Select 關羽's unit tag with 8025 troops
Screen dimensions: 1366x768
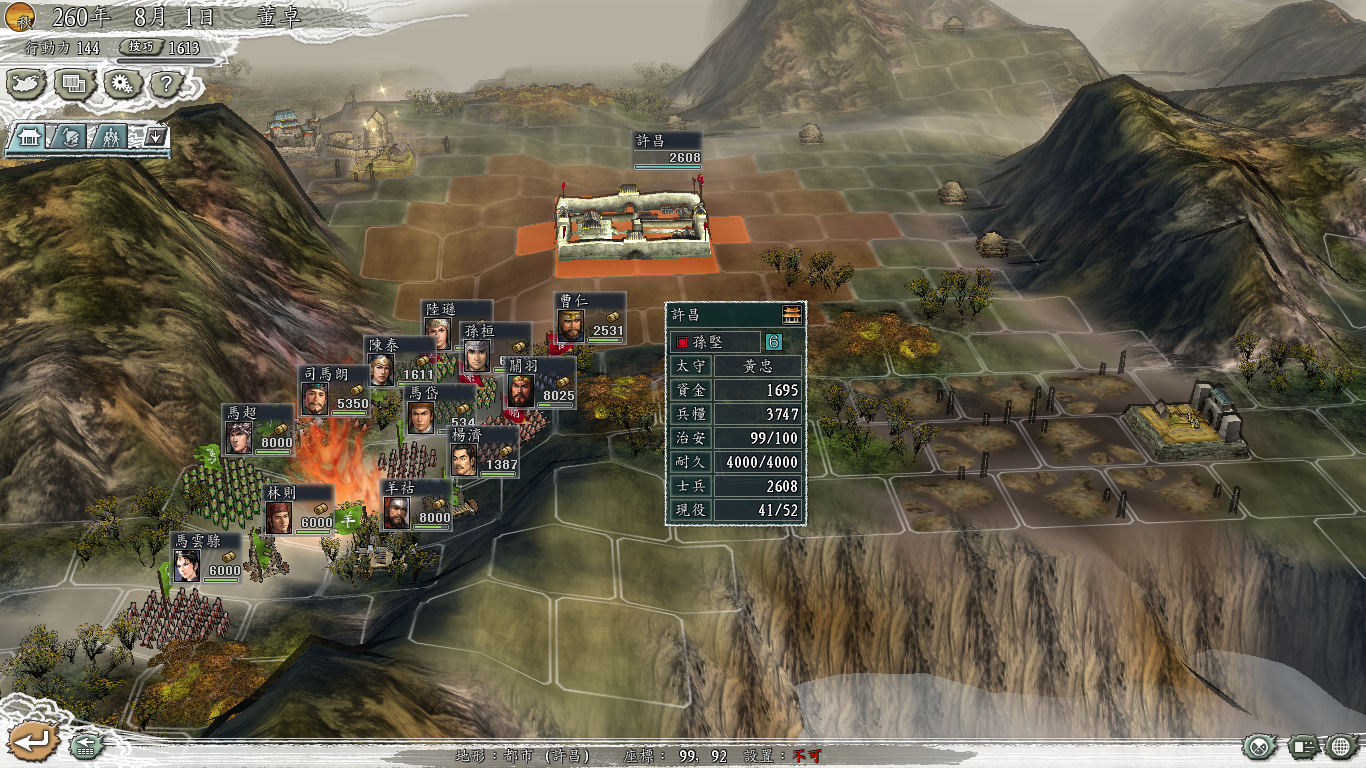point(540,383)
